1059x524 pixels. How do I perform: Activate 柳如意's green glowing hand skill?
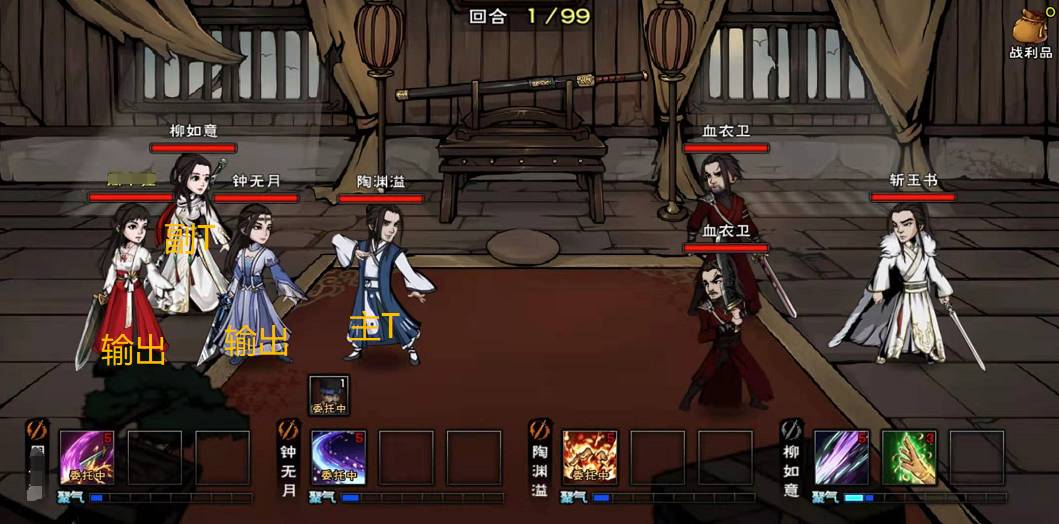(x=908, y=457)
